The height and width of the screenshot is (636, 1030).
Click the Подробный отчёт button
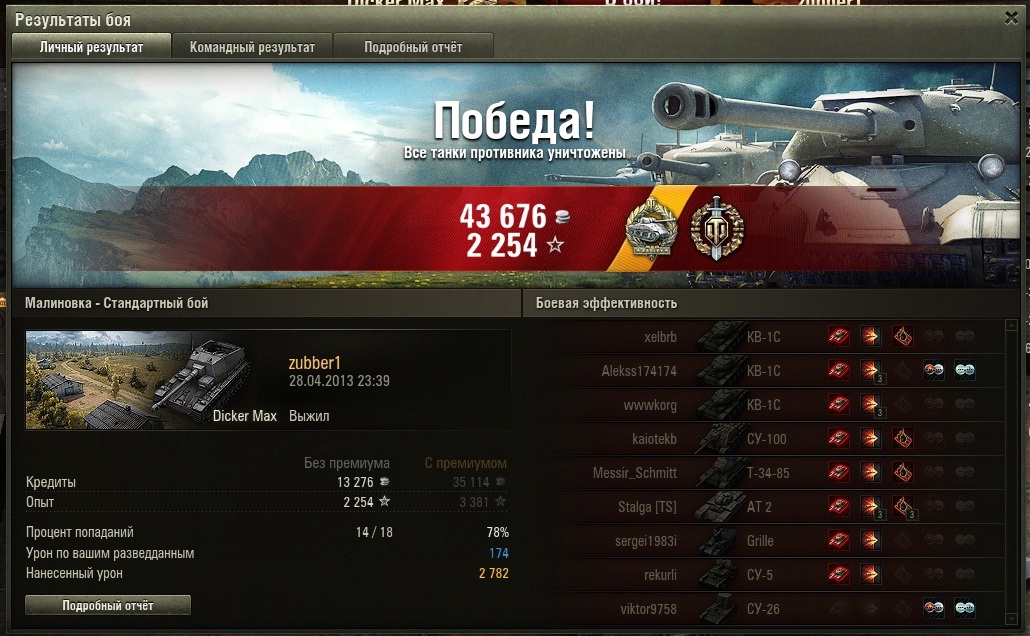tap(107, 606)
